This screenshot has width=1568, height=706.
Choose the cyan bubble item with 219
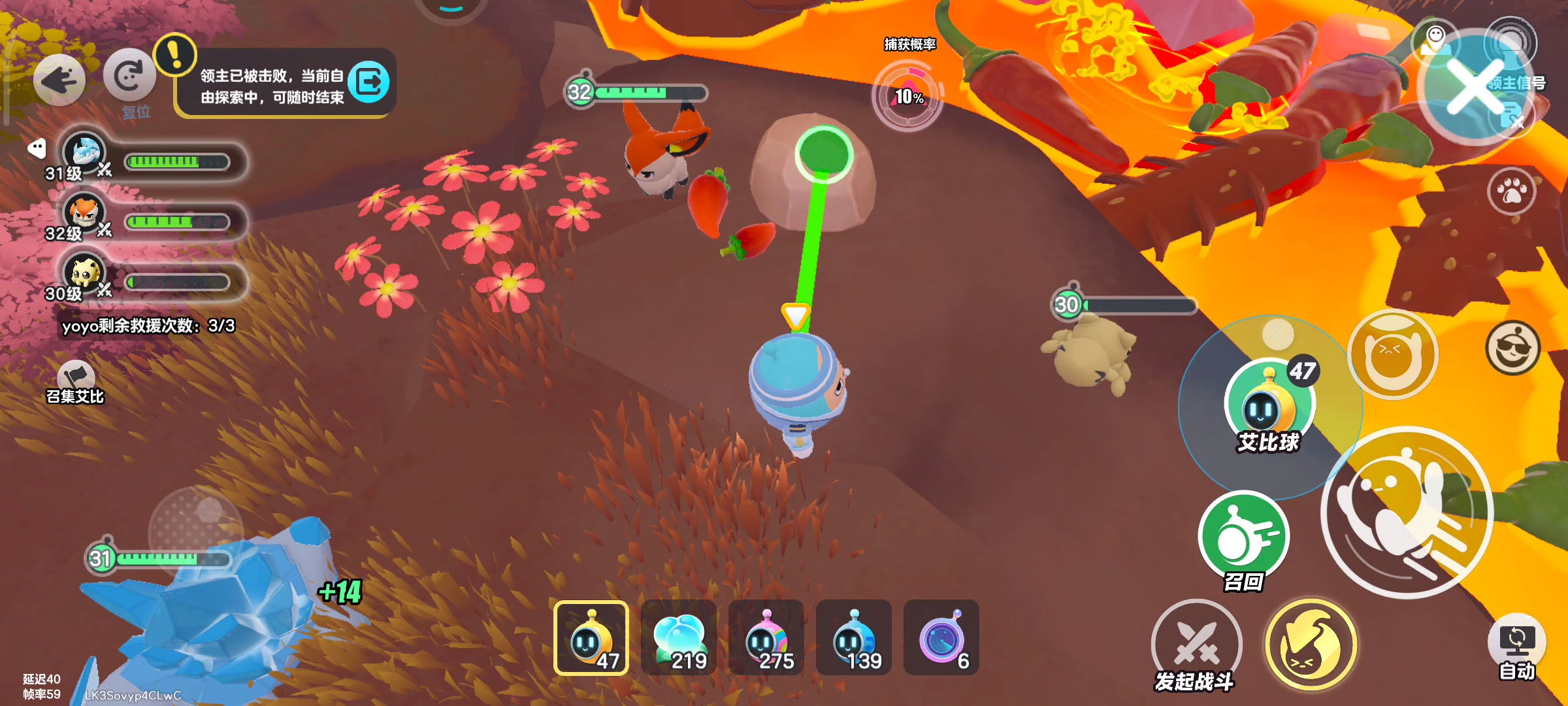pos(679,638)
